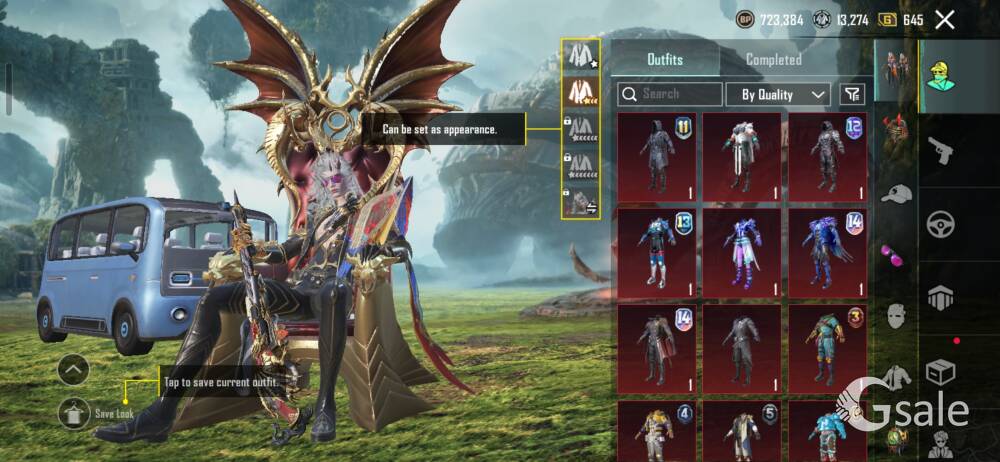Image resolution: width=1000 pixels, height=462 pixels.
Task: Open the outfit filter options
Action: click(851, 94)
